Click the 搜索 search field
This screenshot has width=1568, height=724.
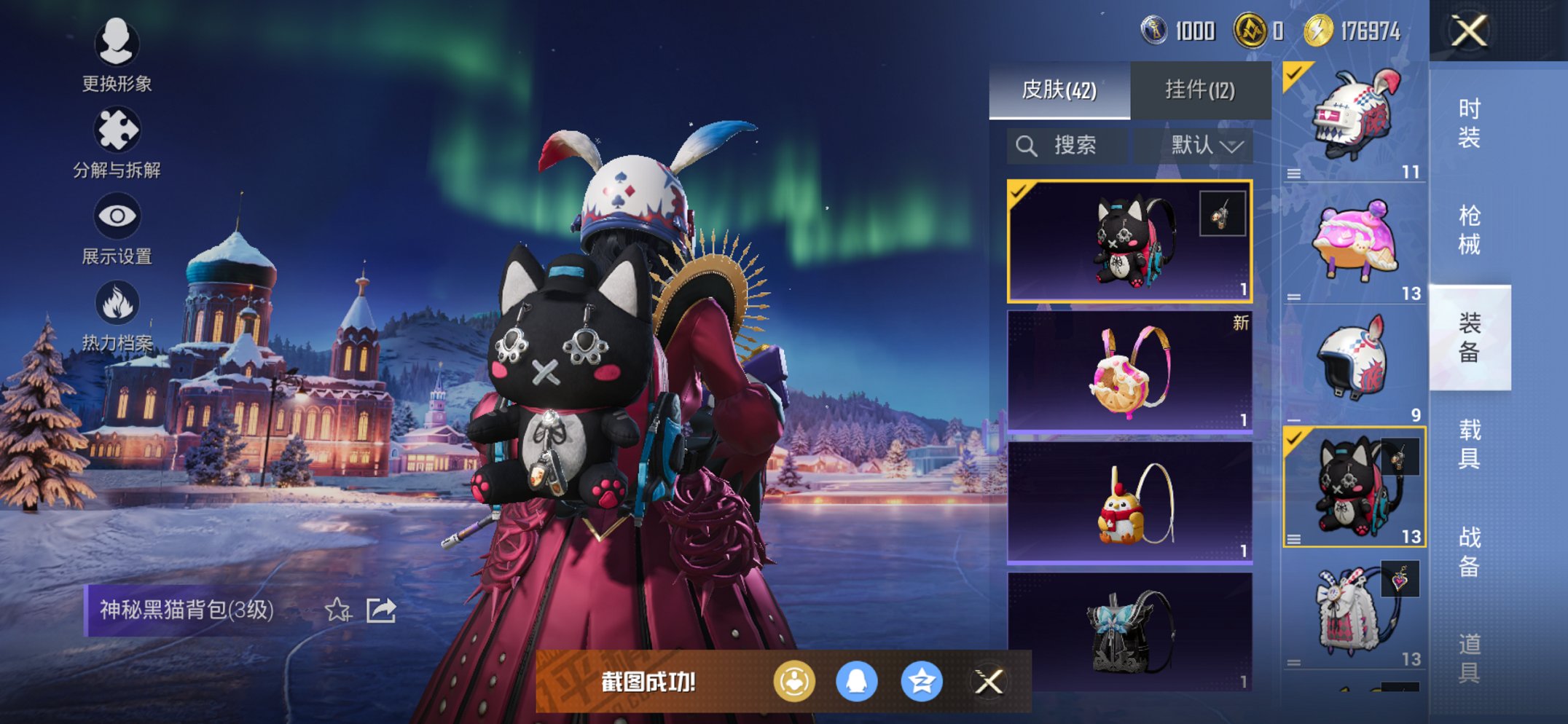tap(1067, 146)
